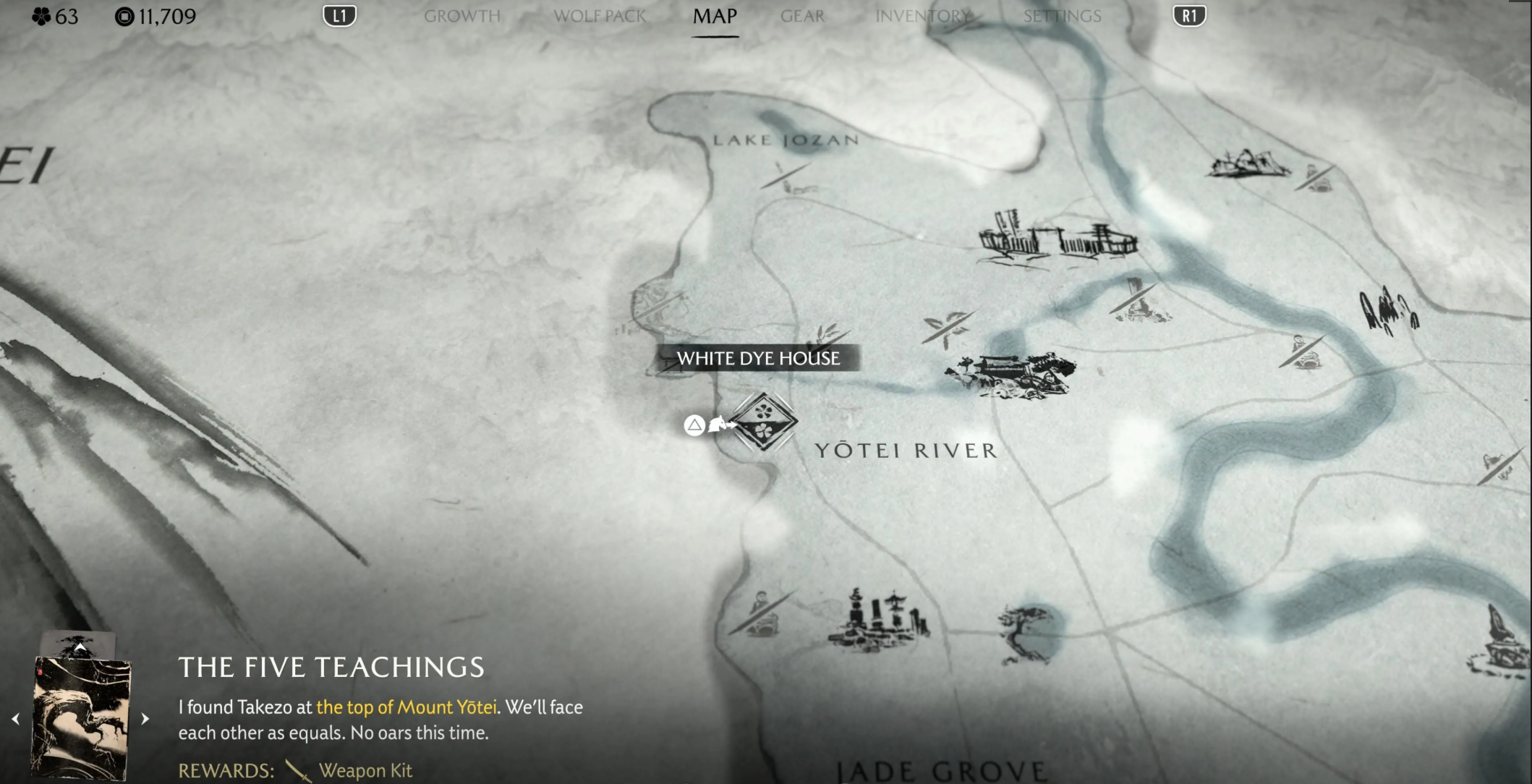Pick the fortress sketch marker below Lake Jozan
The height and width of the screenshot is (784, 1532).
click(1057, 238)
